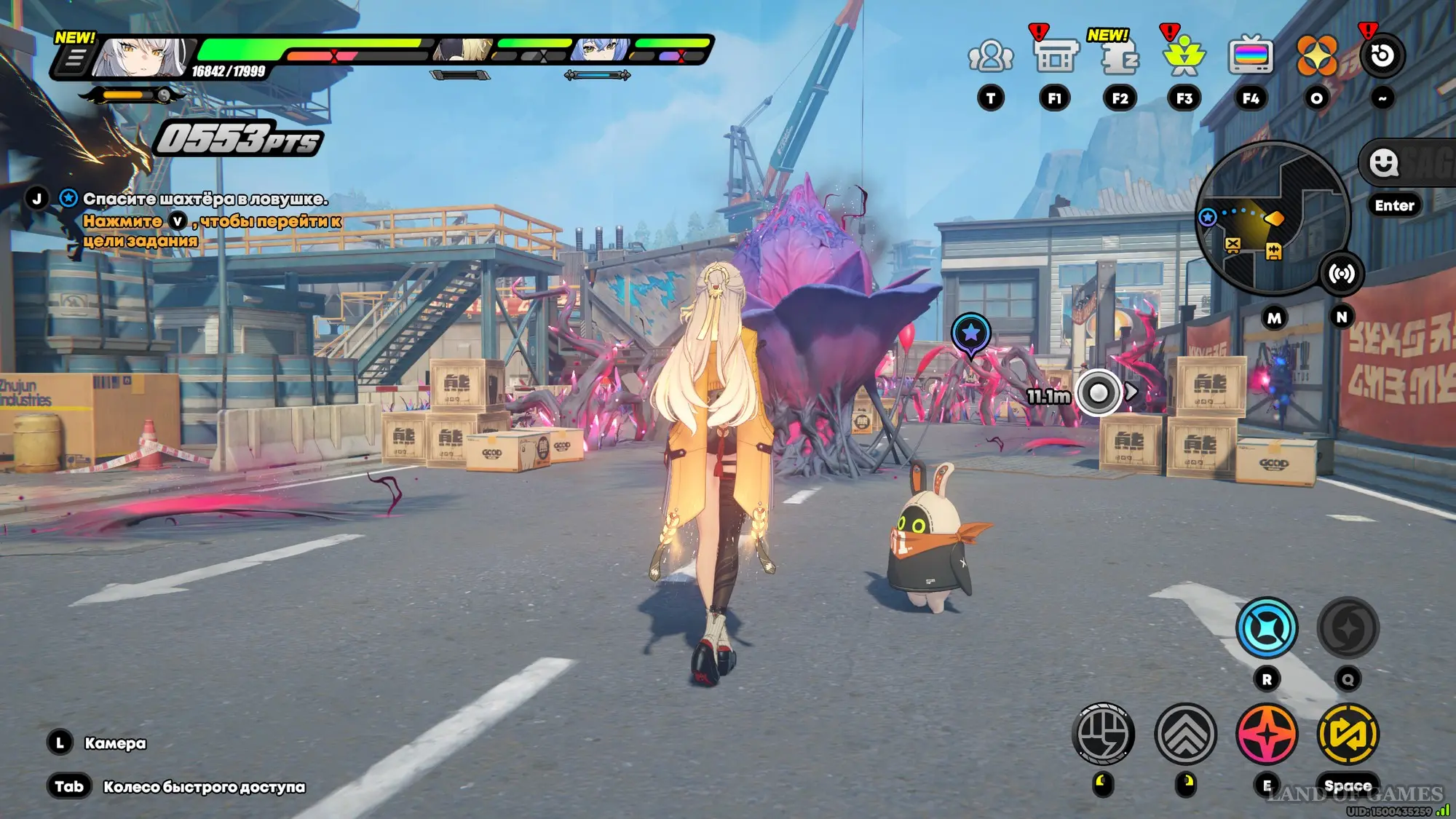Image resolution: width=1456 pixels, height=819 pixels.
Task: Open the shop storefront icon
Action: 1055,55
